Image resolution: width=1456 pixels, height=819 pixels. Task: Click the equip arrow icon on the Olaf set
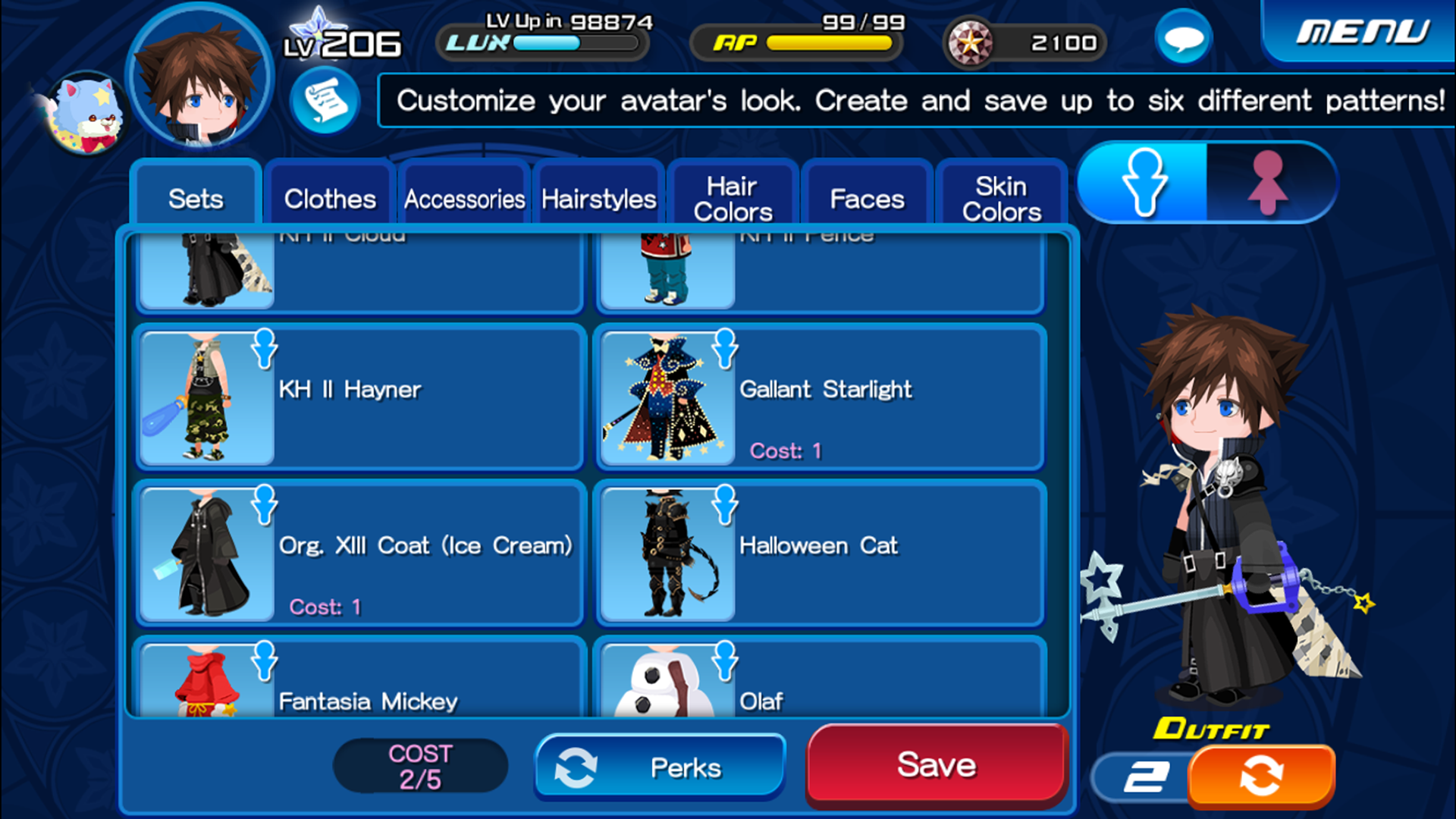726,664
